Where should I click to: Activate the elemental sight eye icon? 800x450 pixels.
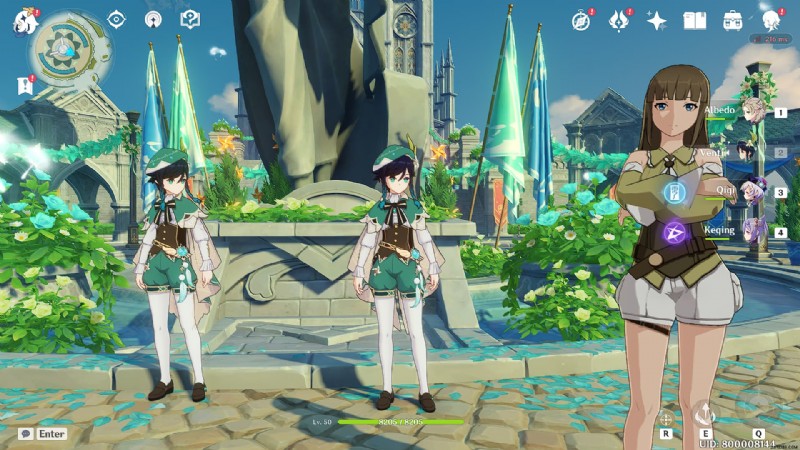117,19
